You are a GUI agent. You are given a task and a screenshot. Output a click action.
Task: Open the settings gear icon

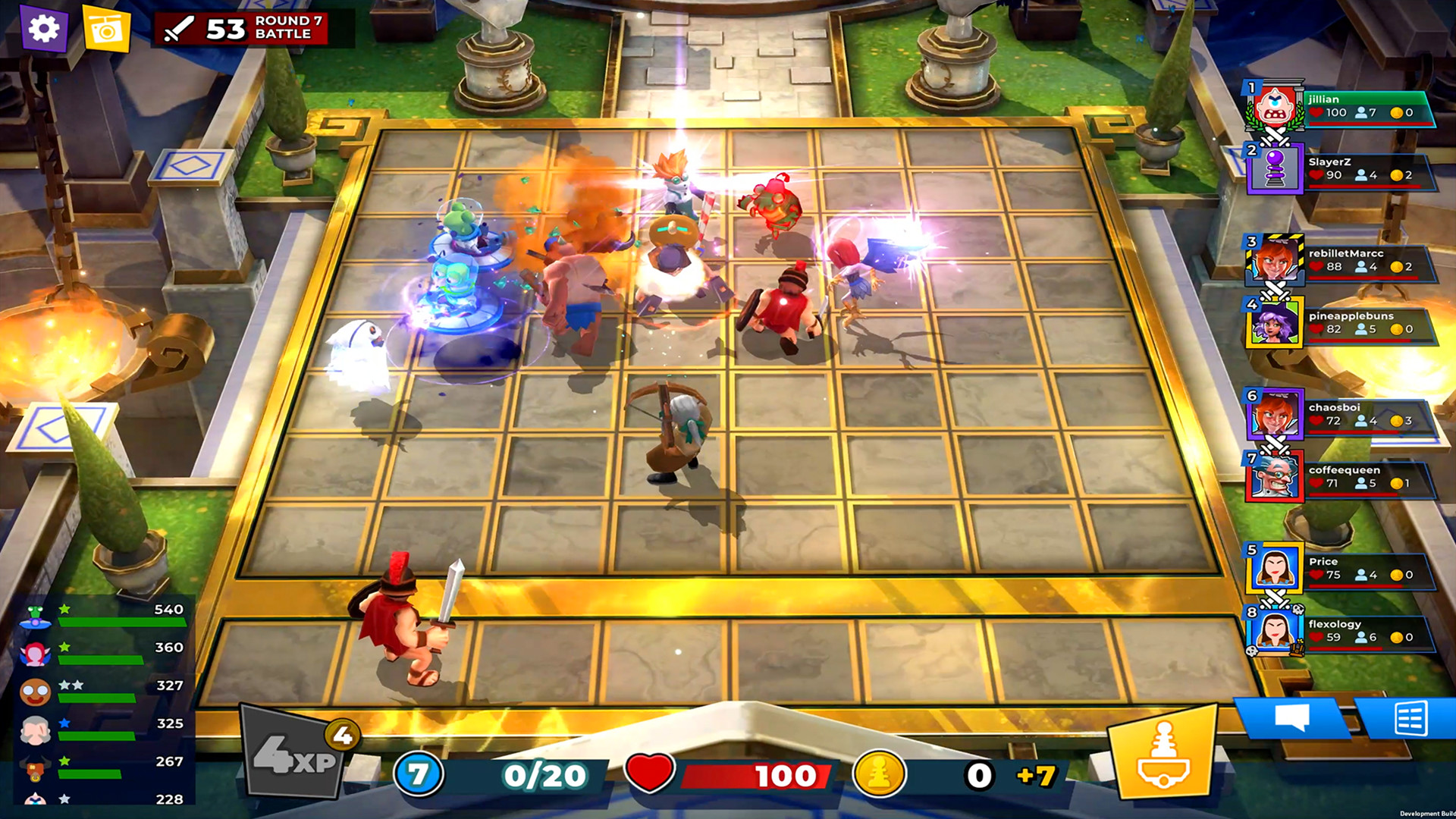(x=42, y=29)
